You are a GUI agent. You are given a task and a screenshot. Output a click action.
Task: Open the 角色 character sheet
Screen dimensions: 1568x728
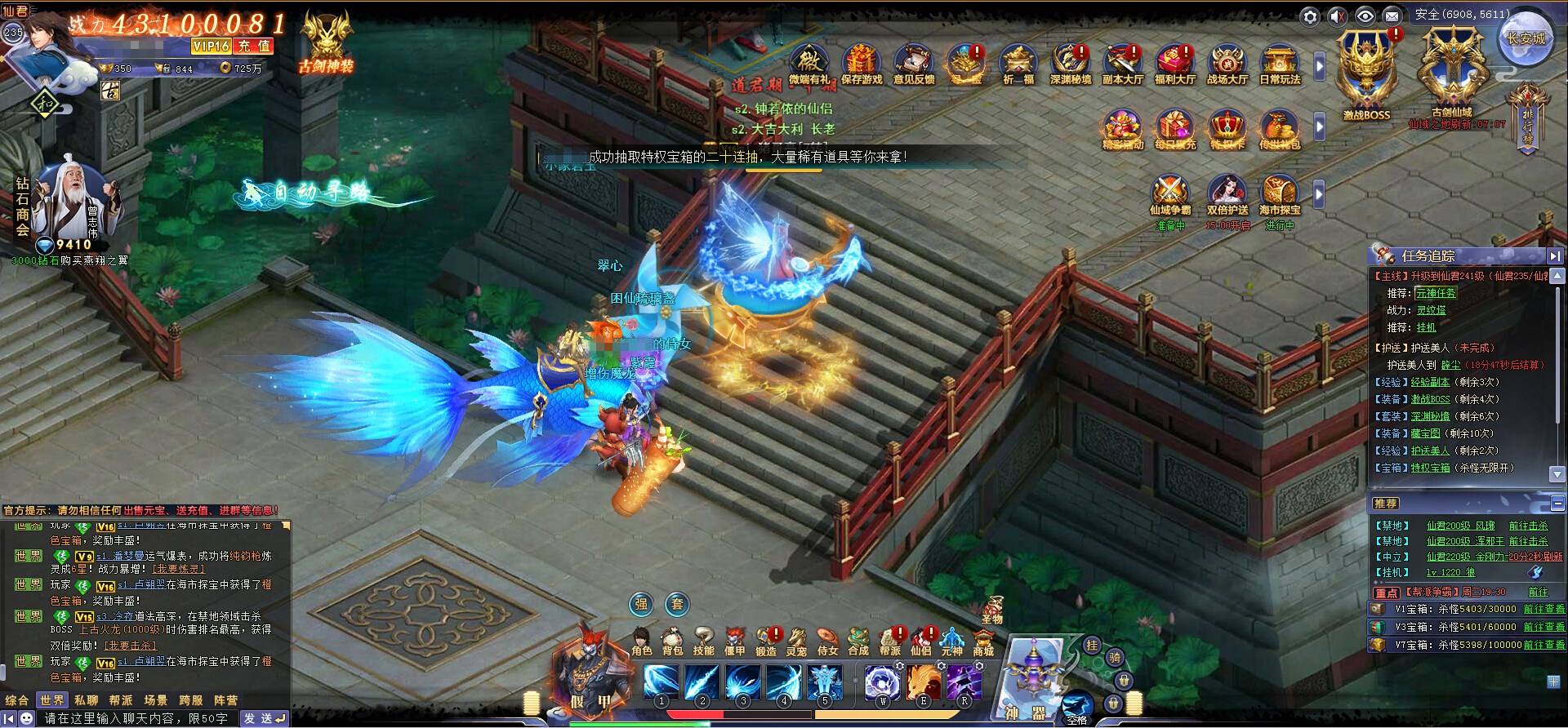[641, 641]
